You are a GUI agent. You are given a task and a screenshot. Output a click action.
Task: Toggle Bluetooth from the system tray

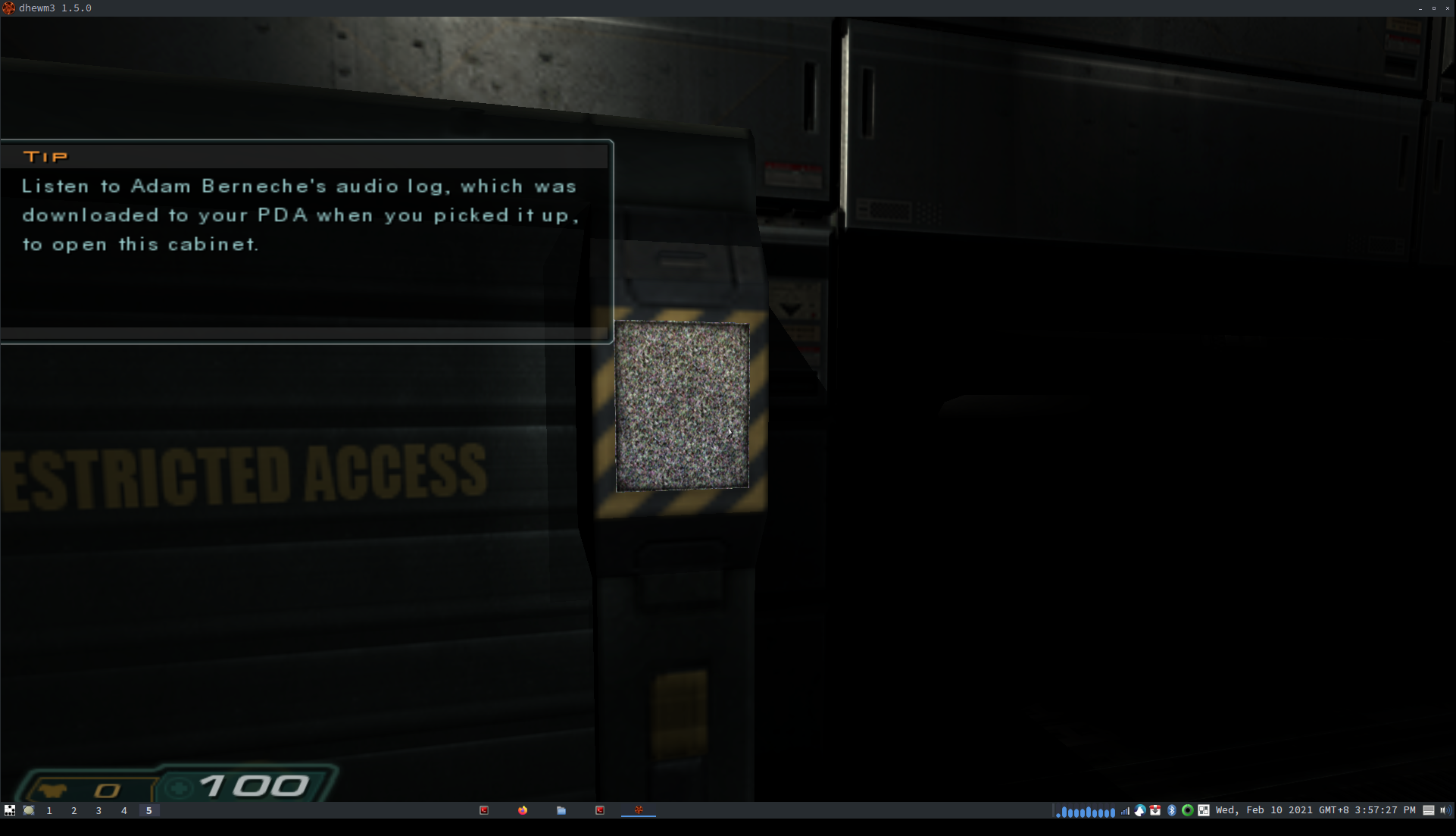point(1172,810)
